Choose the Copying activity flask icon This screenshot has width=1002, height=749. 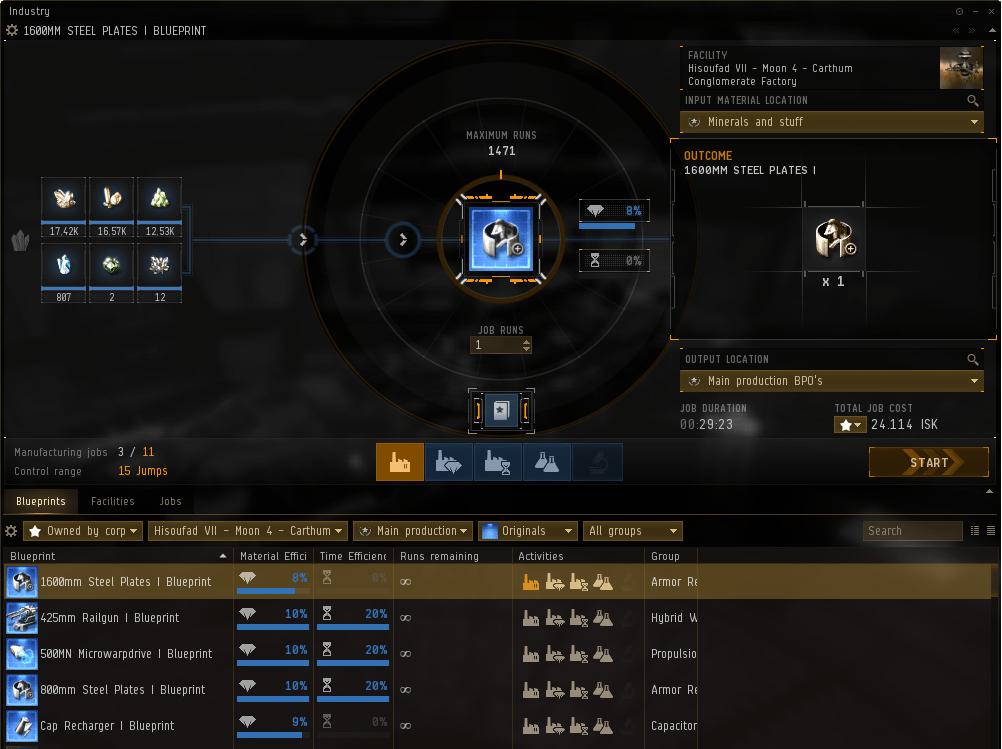click(547, 462)
